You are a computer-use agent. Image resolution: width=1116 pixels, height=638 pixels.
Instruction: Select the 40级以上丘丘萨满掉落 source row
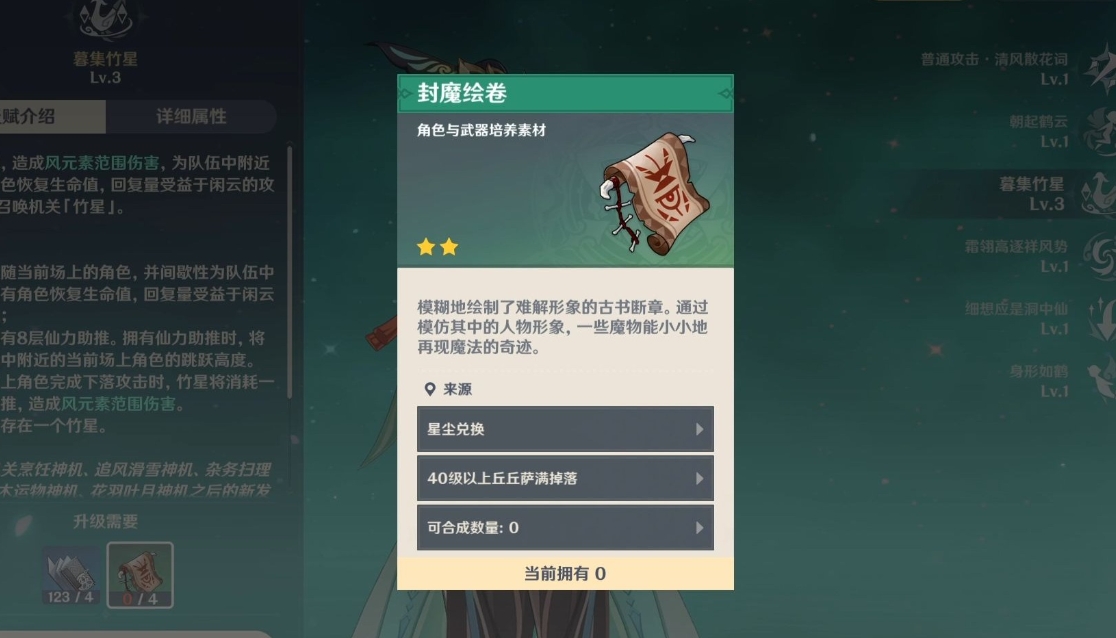coord(565,478)
